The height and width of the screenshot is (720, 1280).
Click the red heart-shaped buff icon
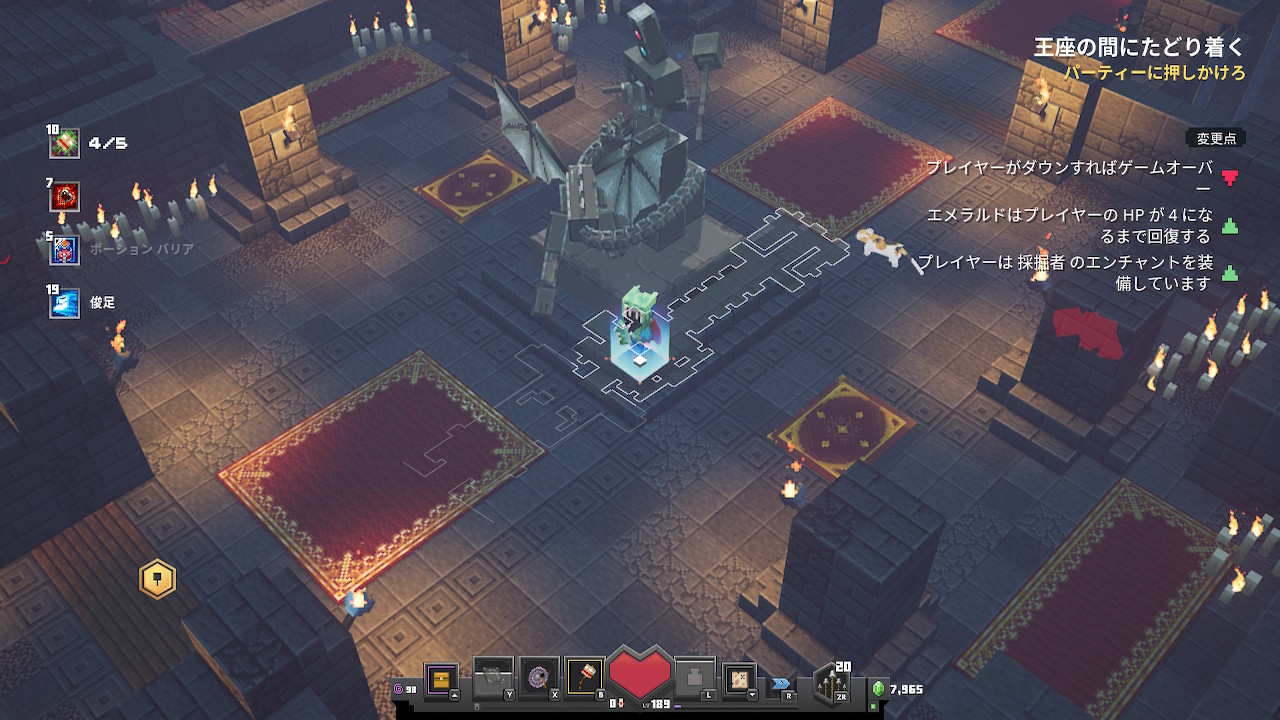65,196
